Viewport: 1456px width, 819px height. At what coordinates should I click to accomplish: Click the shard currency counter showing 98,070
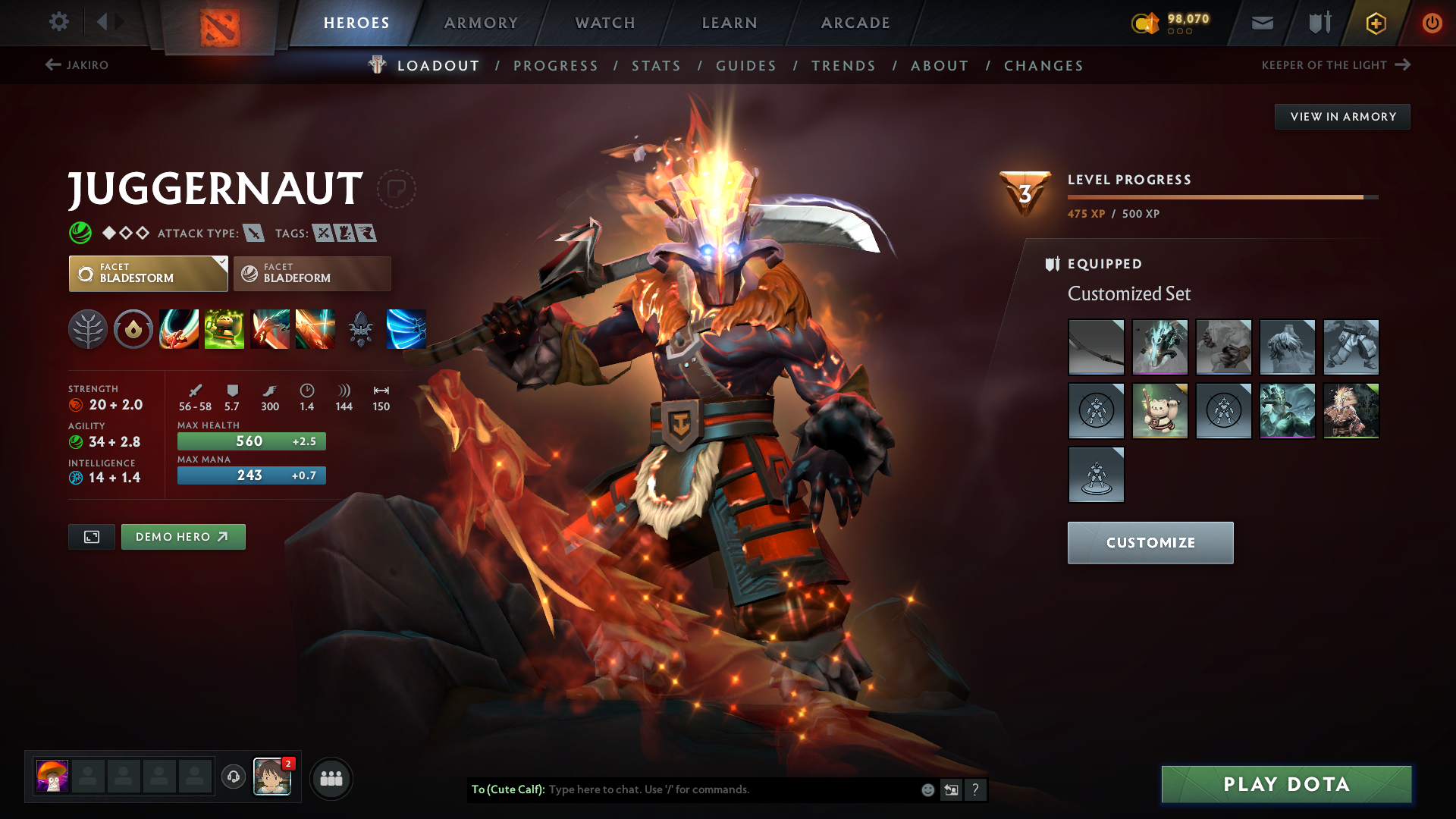point(1172,20)
